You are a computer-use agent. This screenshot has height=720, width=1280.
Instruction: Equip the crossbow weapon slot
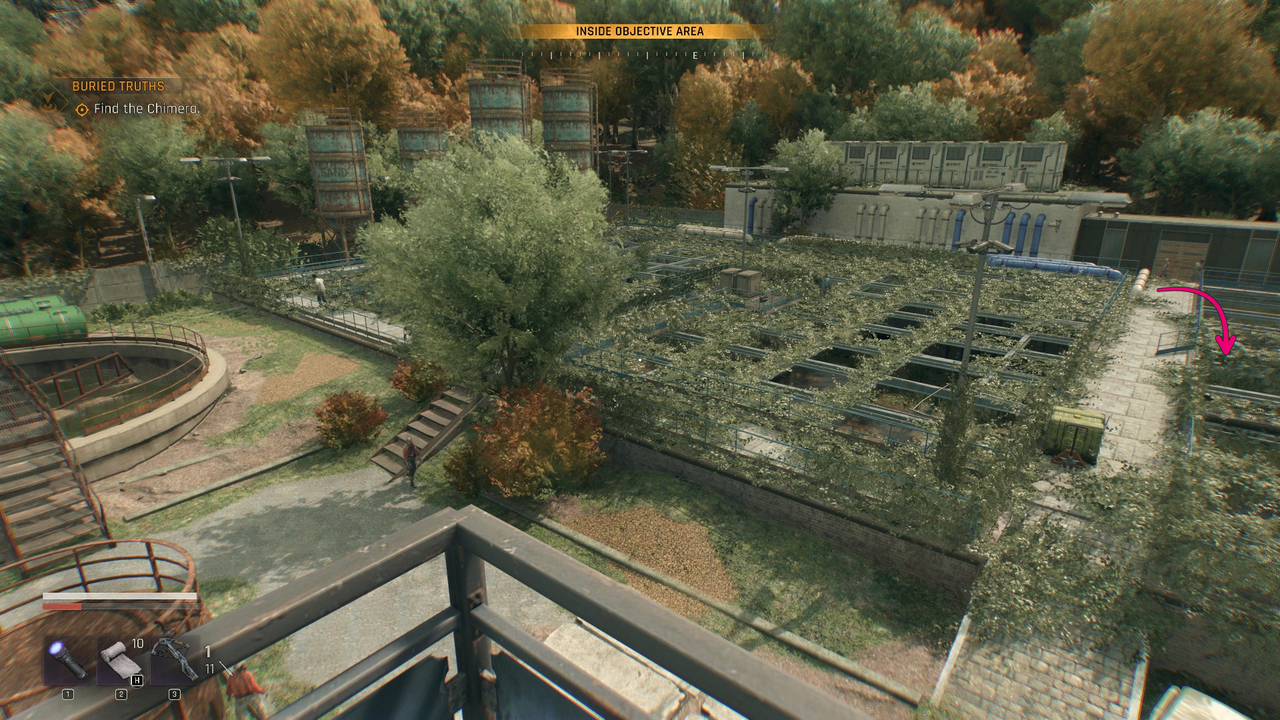[174, 662]
